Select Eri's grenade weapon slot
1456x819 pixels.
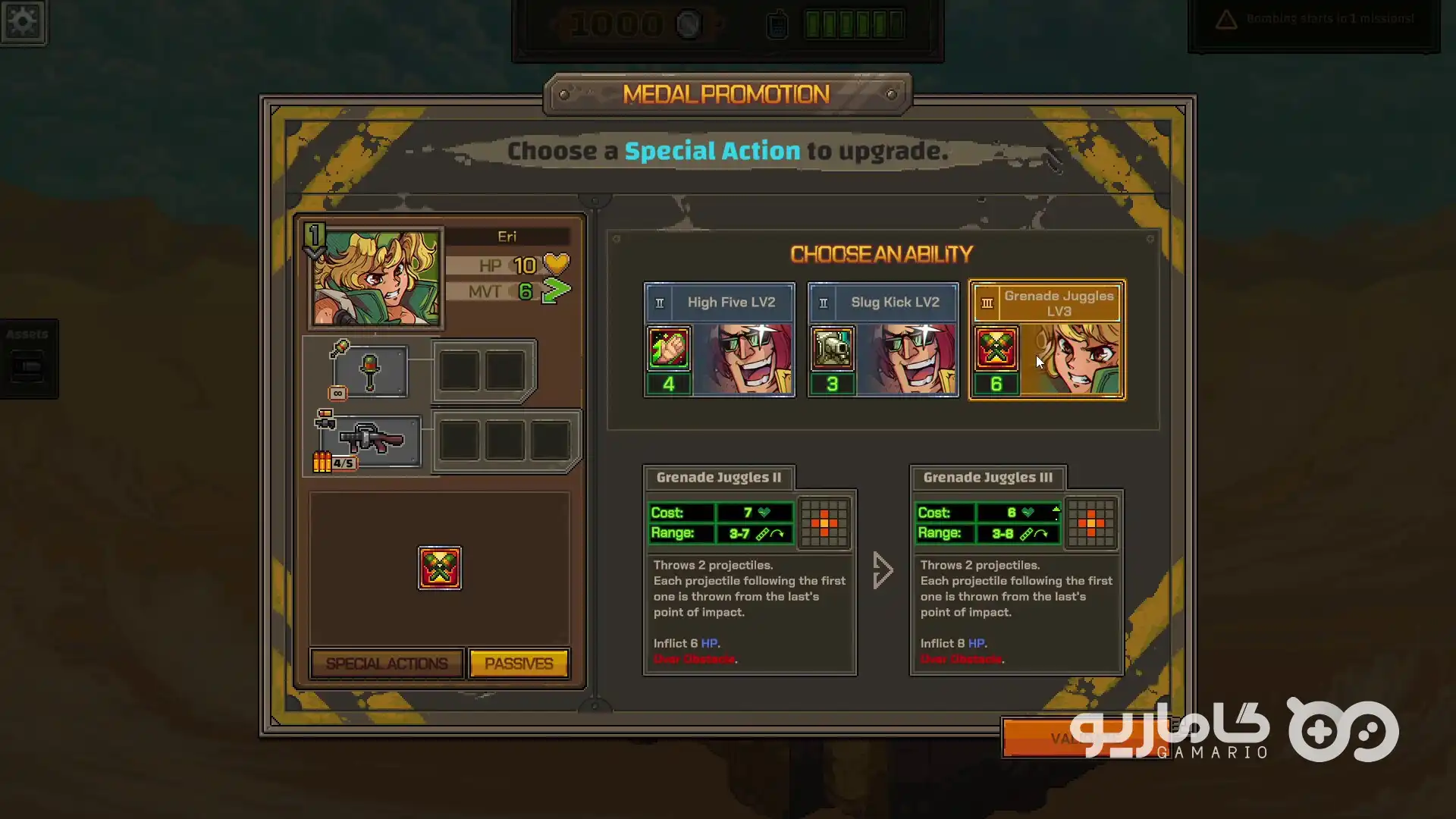(x=370, y=372)
